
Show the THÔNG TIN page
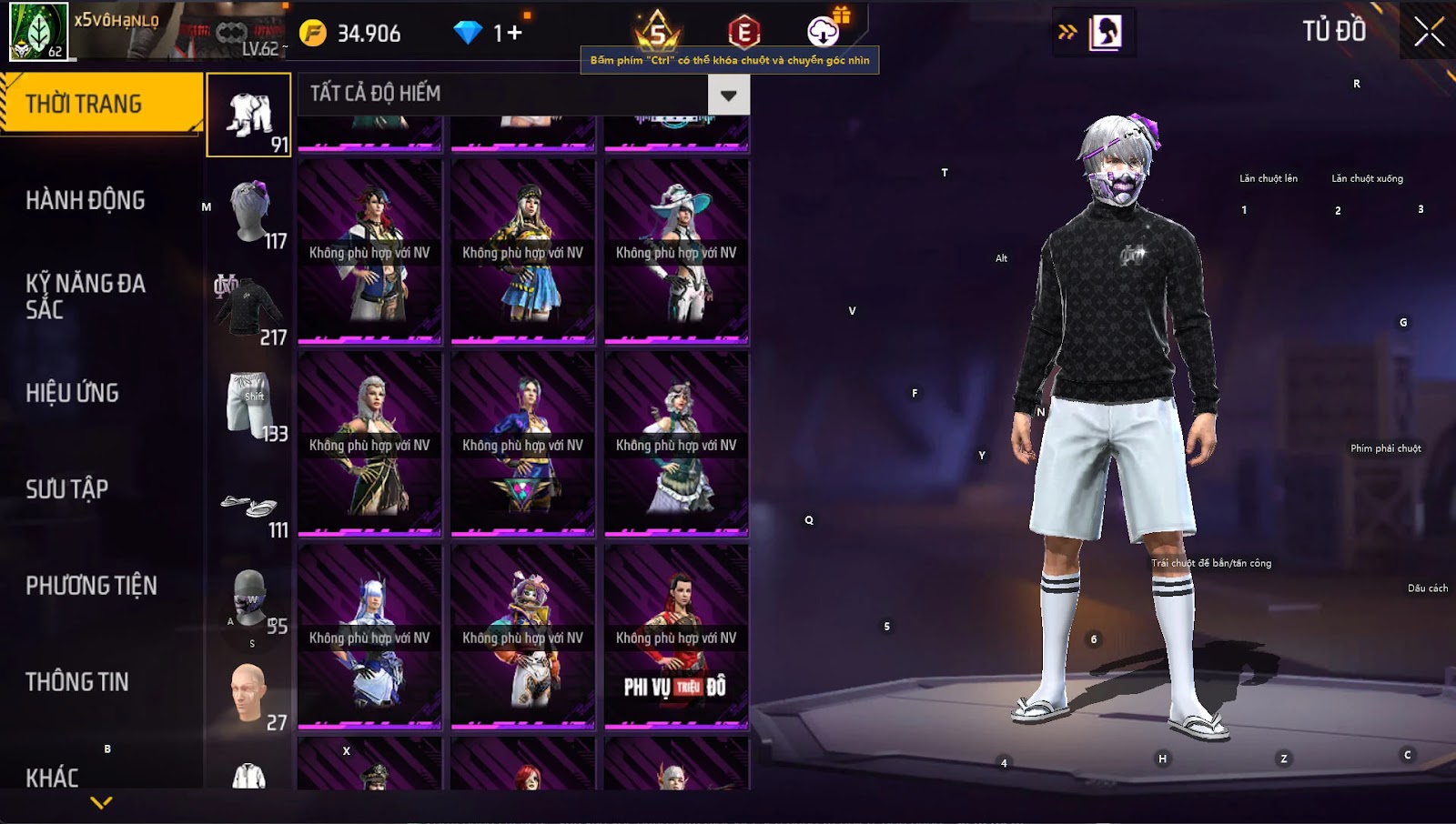click(x=77, y=682)
